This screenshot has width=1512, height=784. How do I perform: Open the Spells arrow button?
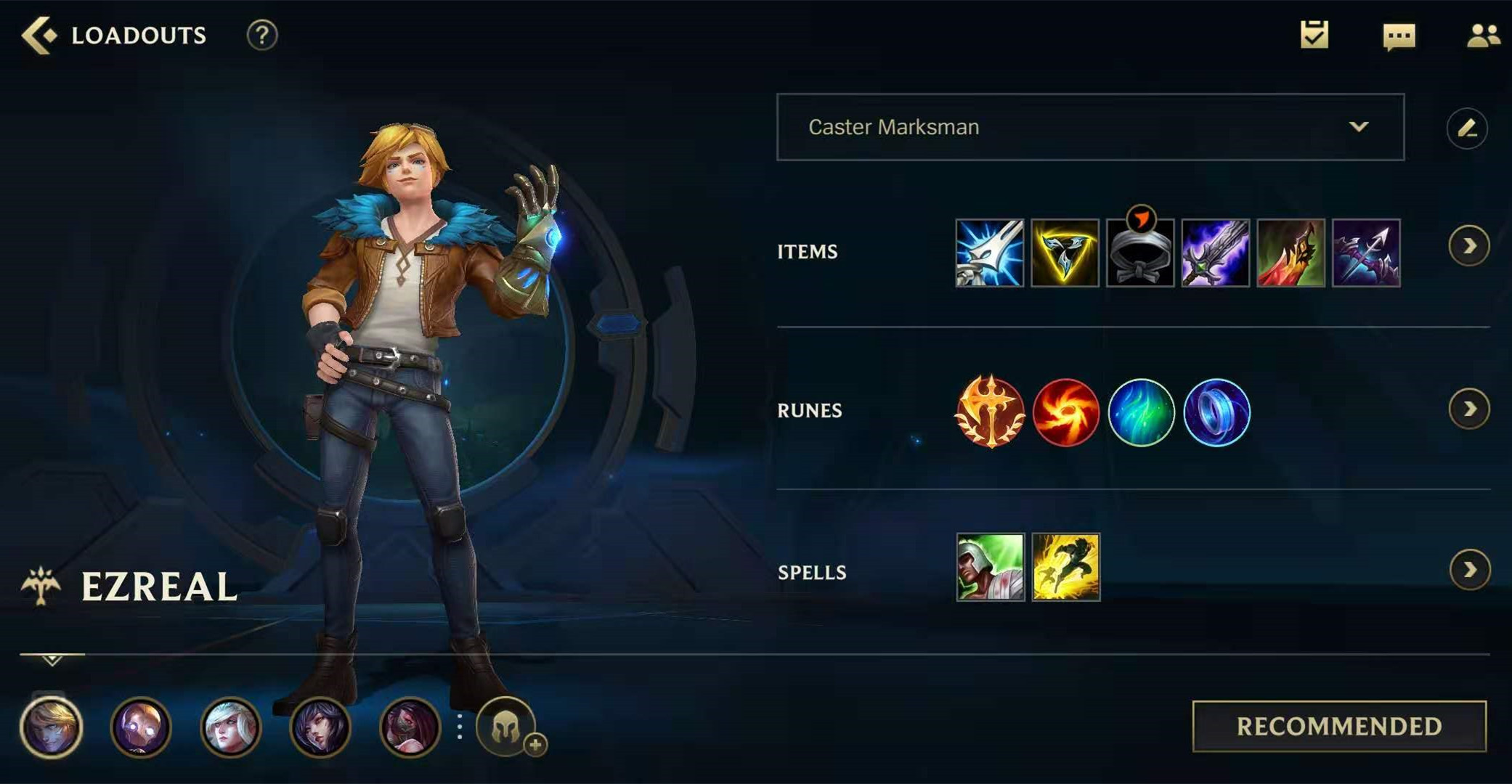1469,570
